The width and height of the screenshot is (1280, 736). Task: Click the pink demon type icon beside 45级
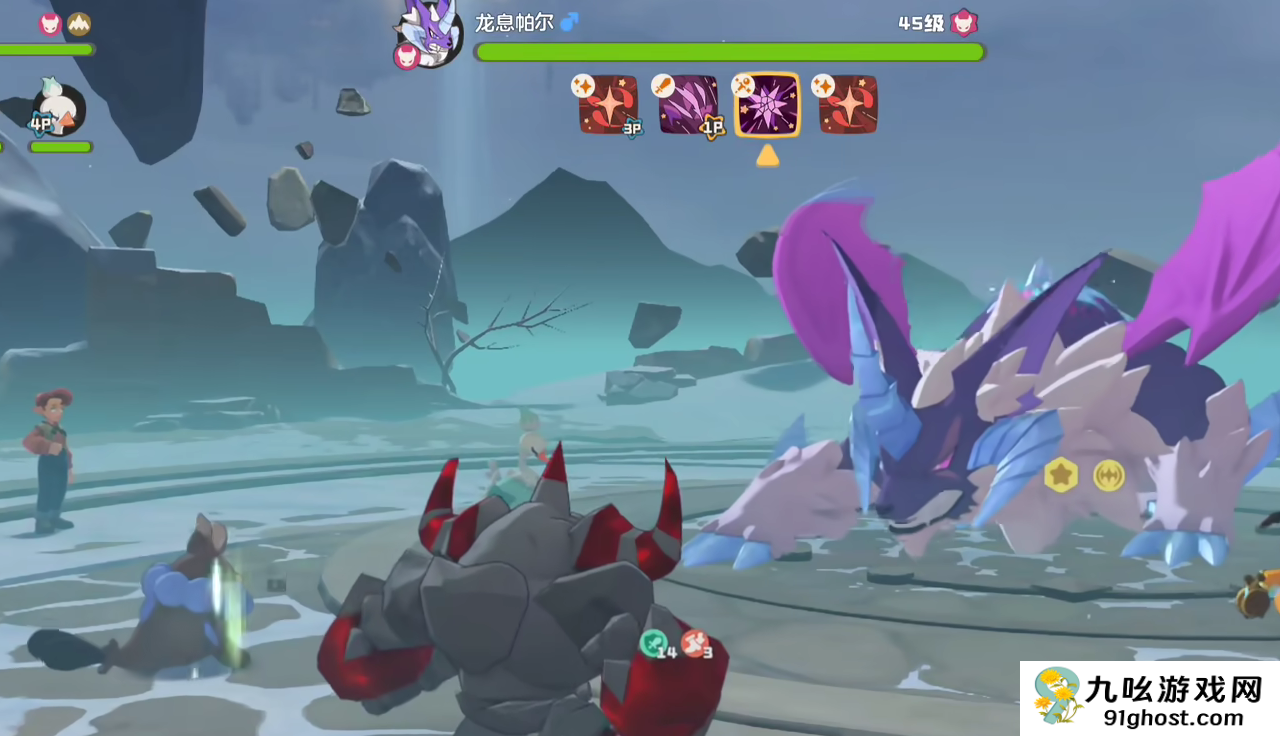tap(964, 22)
